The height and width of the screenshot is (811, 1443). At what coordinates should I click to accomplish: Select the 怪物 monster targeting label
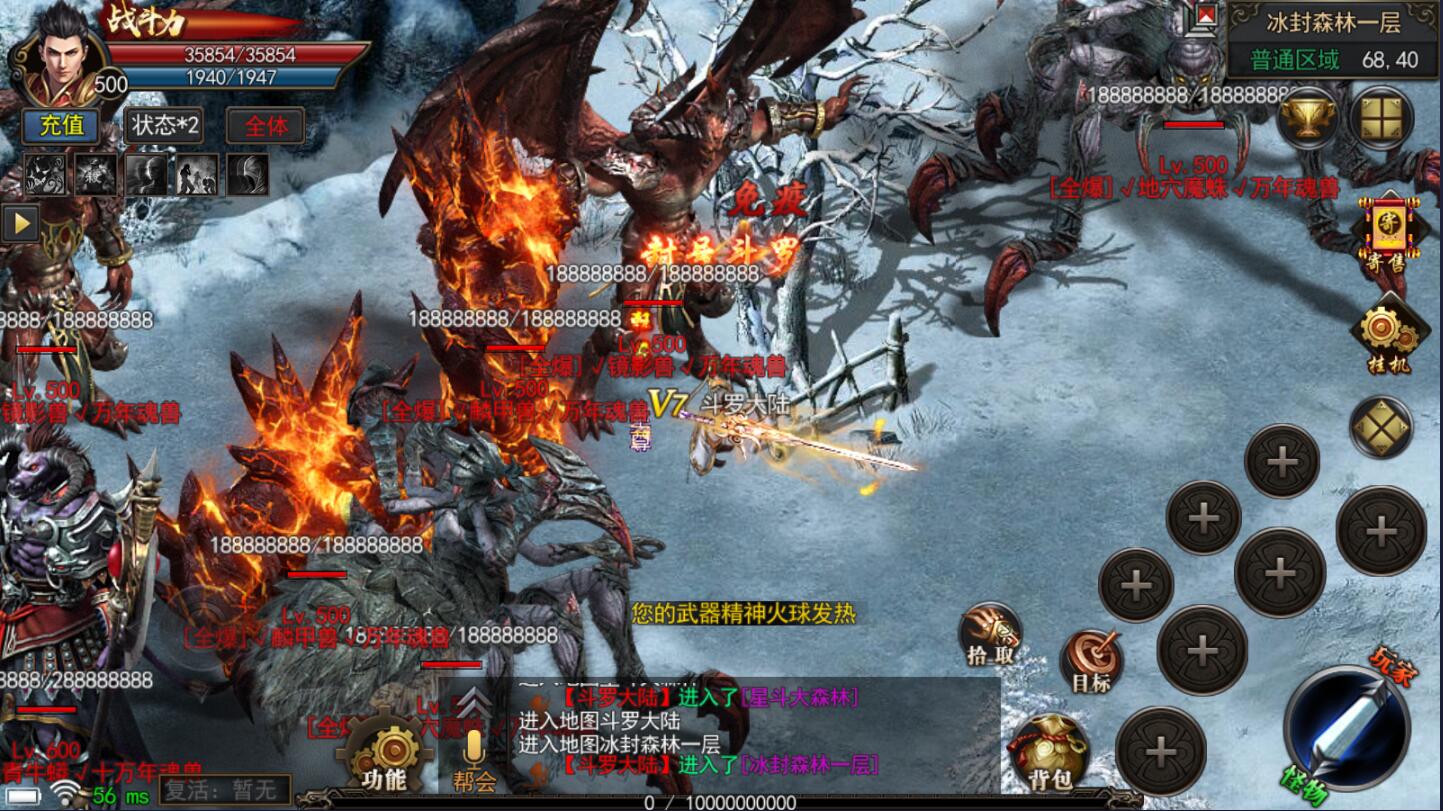coord(1303,789)
